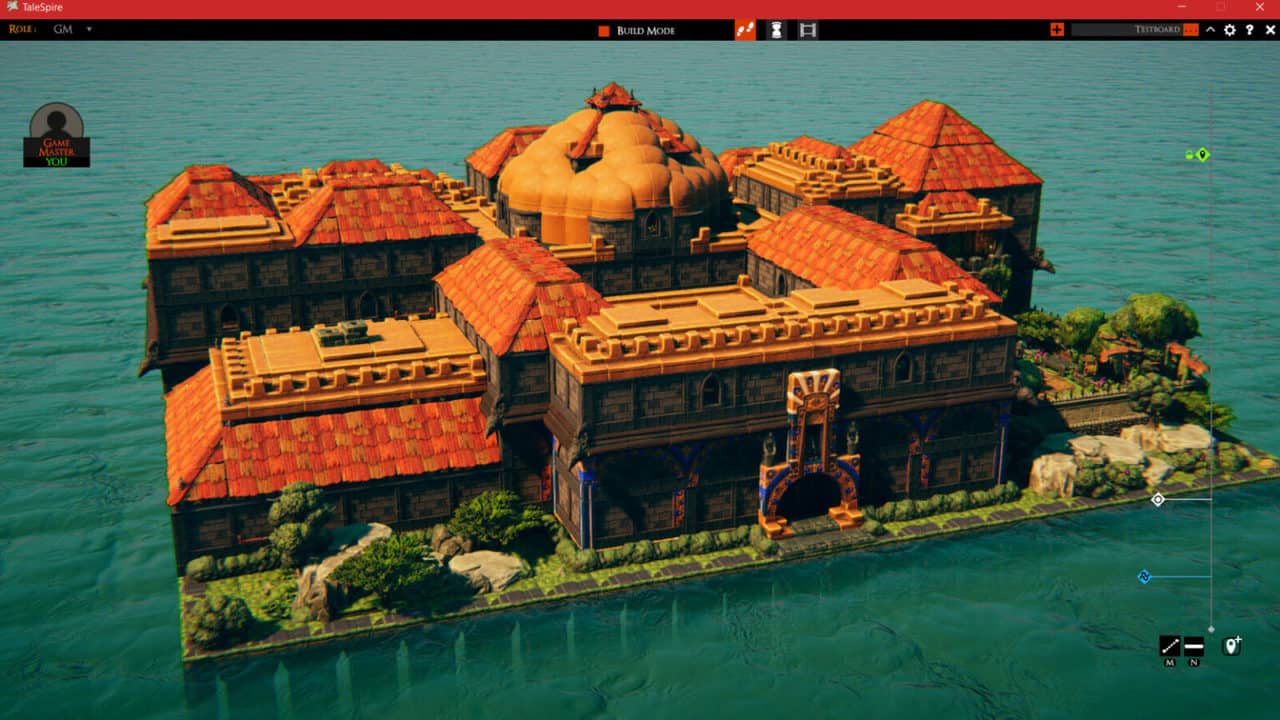
Task: Select the green location pin height marker
Action: click(1202, 155)
